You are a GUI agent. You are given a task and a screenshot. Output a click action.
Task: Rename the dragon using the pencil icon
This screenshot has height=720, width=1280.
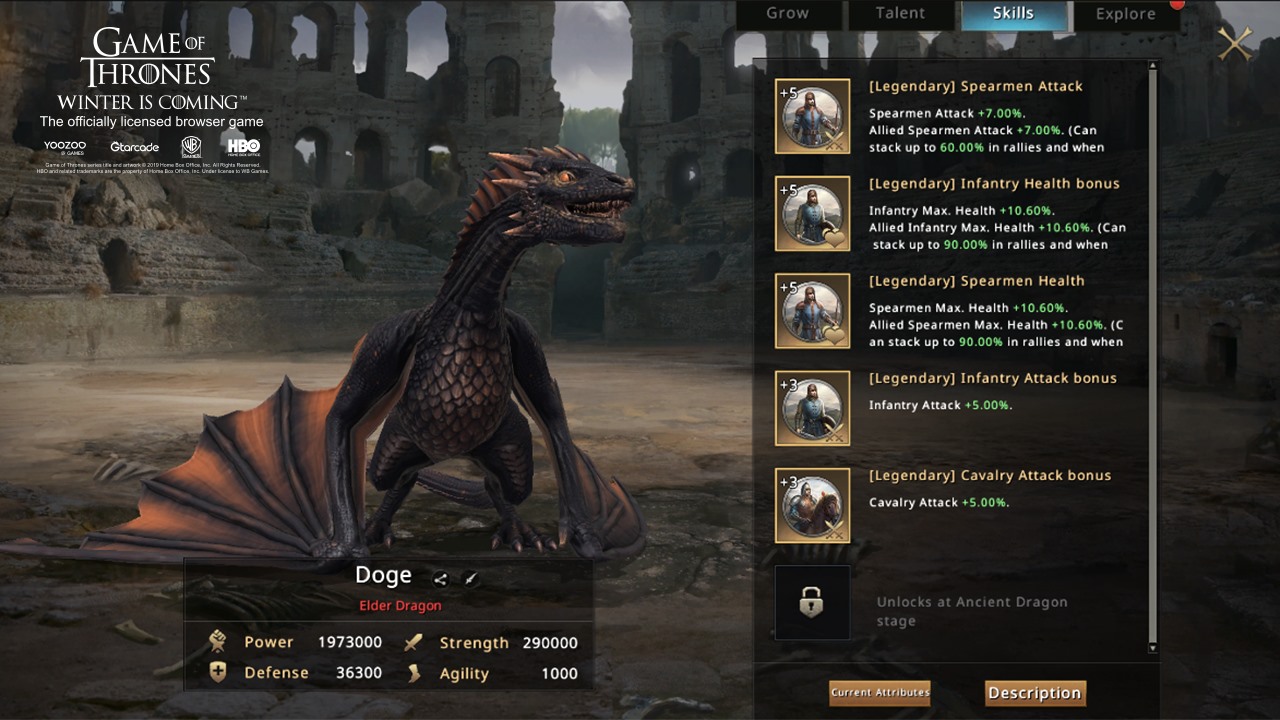click(x=470, y=578)
